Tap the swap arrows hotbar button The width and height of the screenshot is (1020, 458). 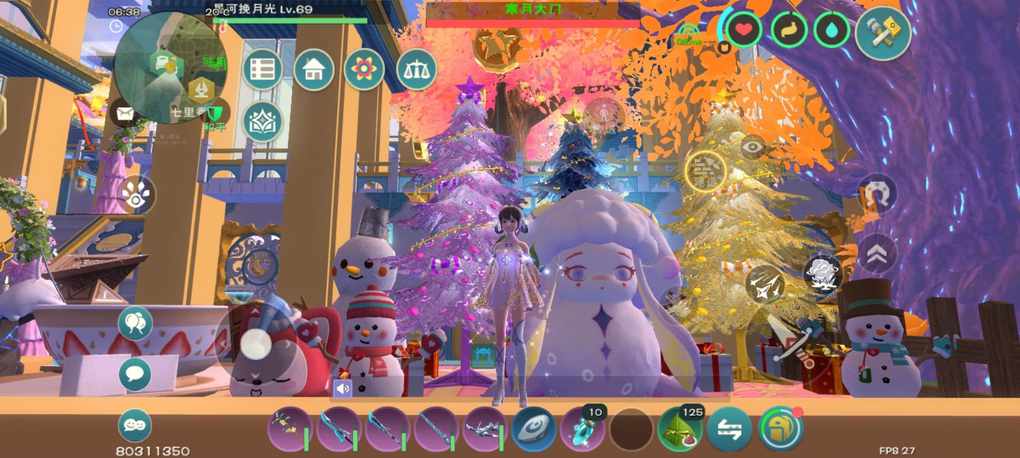[729, 429]
